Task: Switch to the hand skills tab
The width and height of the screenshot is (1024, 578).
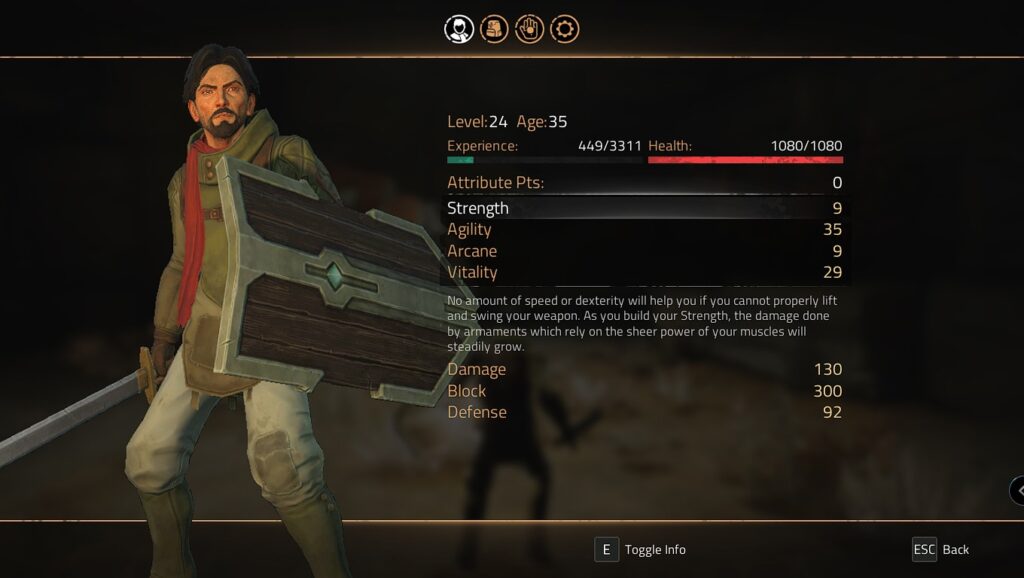Action: [529, 29]
